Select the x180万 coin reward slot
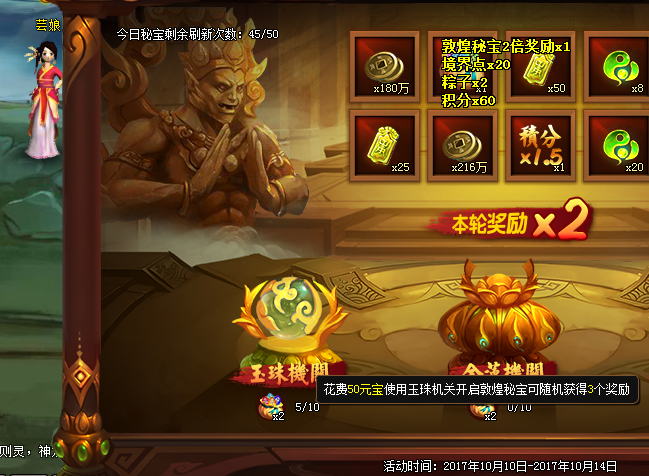The width and height of the screenshot is (649, 476). (x=384, y=65)
